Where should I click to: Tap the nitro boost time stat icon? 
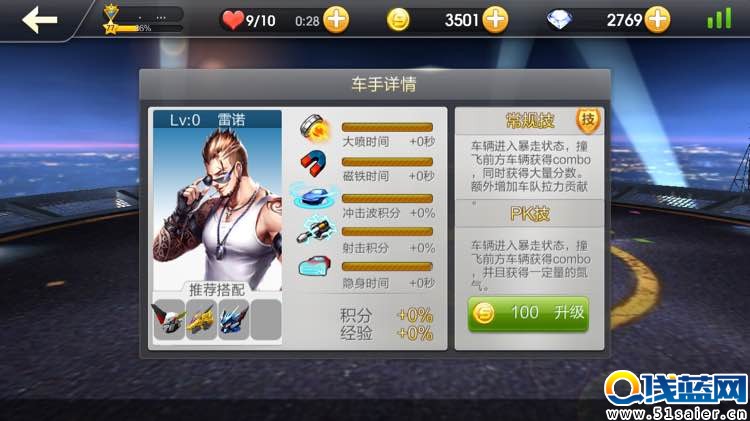tap(314, 128)
